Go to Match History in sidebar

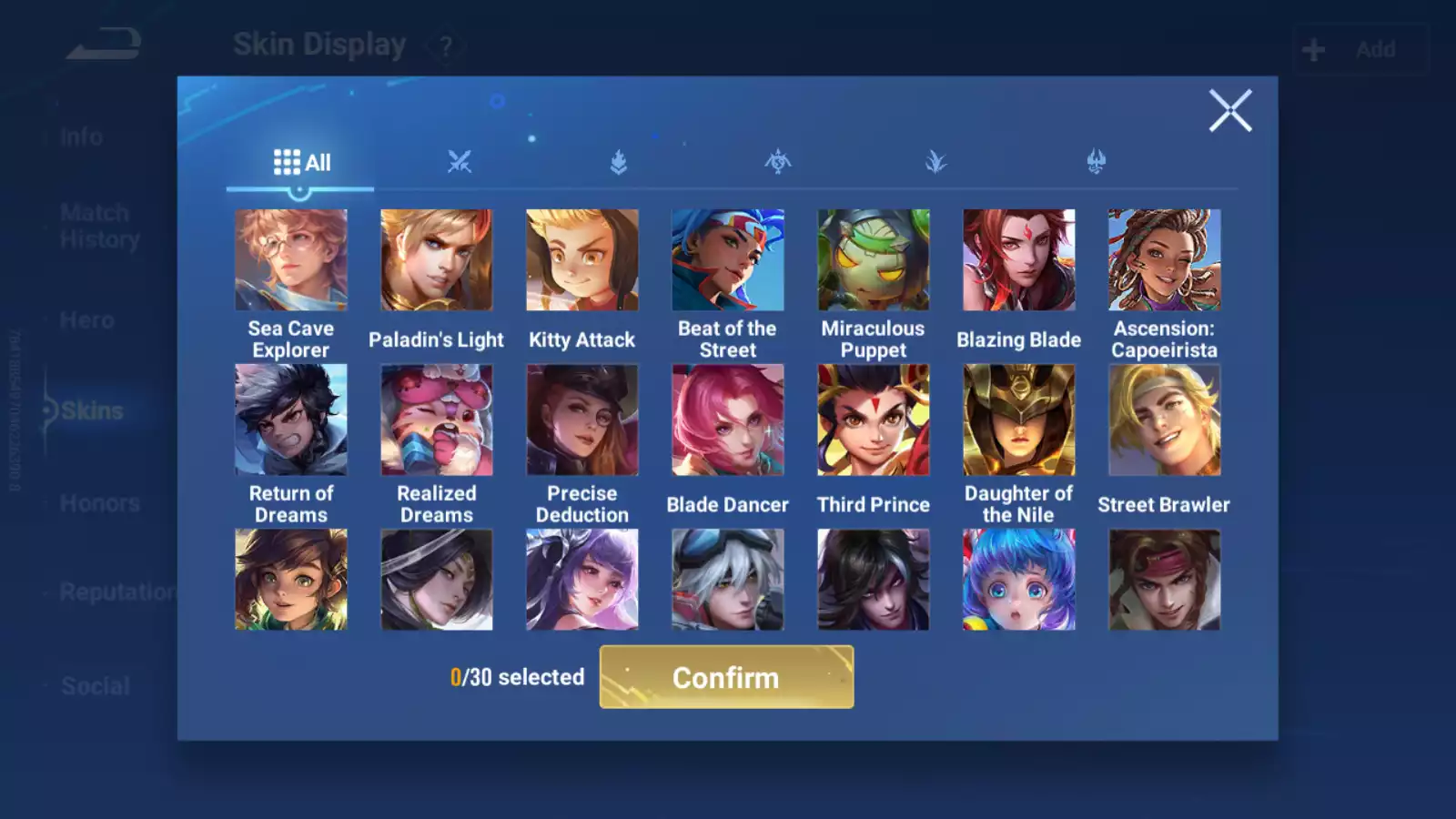[x=95, y=225]
